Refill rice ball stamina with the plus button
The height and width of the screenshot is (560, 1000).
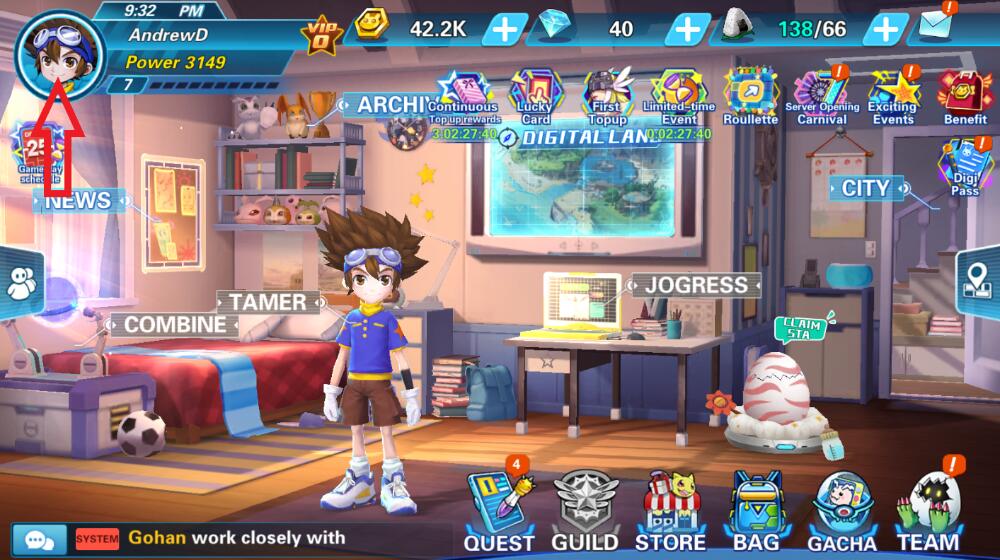[x=886, y=29]
